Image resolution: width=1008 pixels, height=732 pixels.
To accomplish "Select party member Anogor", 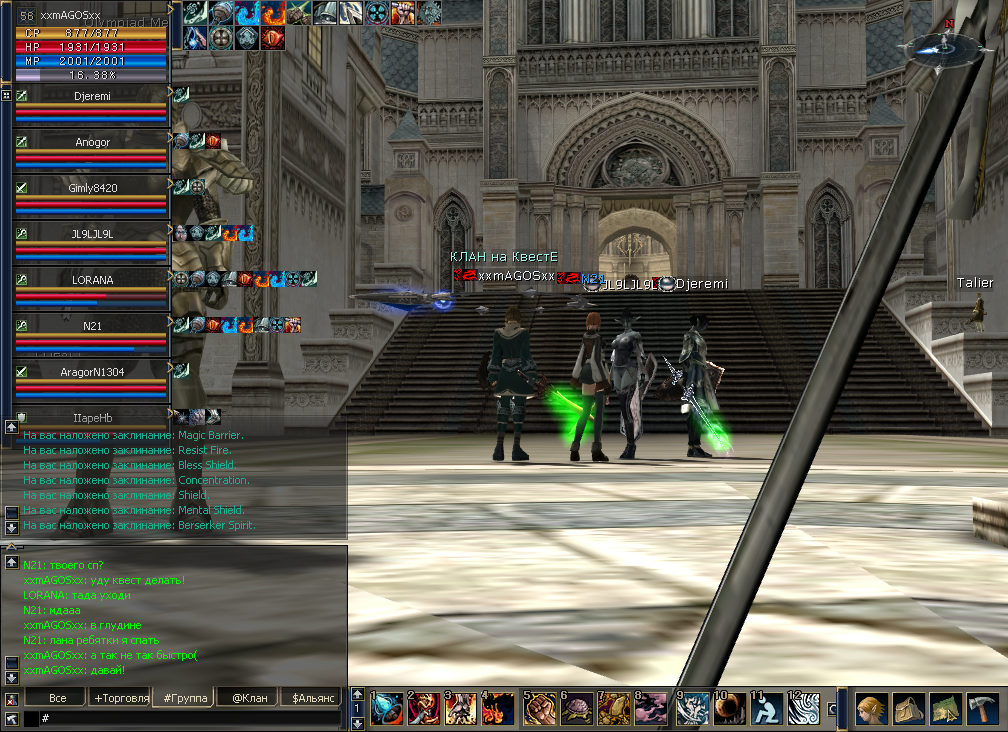I will tap(92, 143).
